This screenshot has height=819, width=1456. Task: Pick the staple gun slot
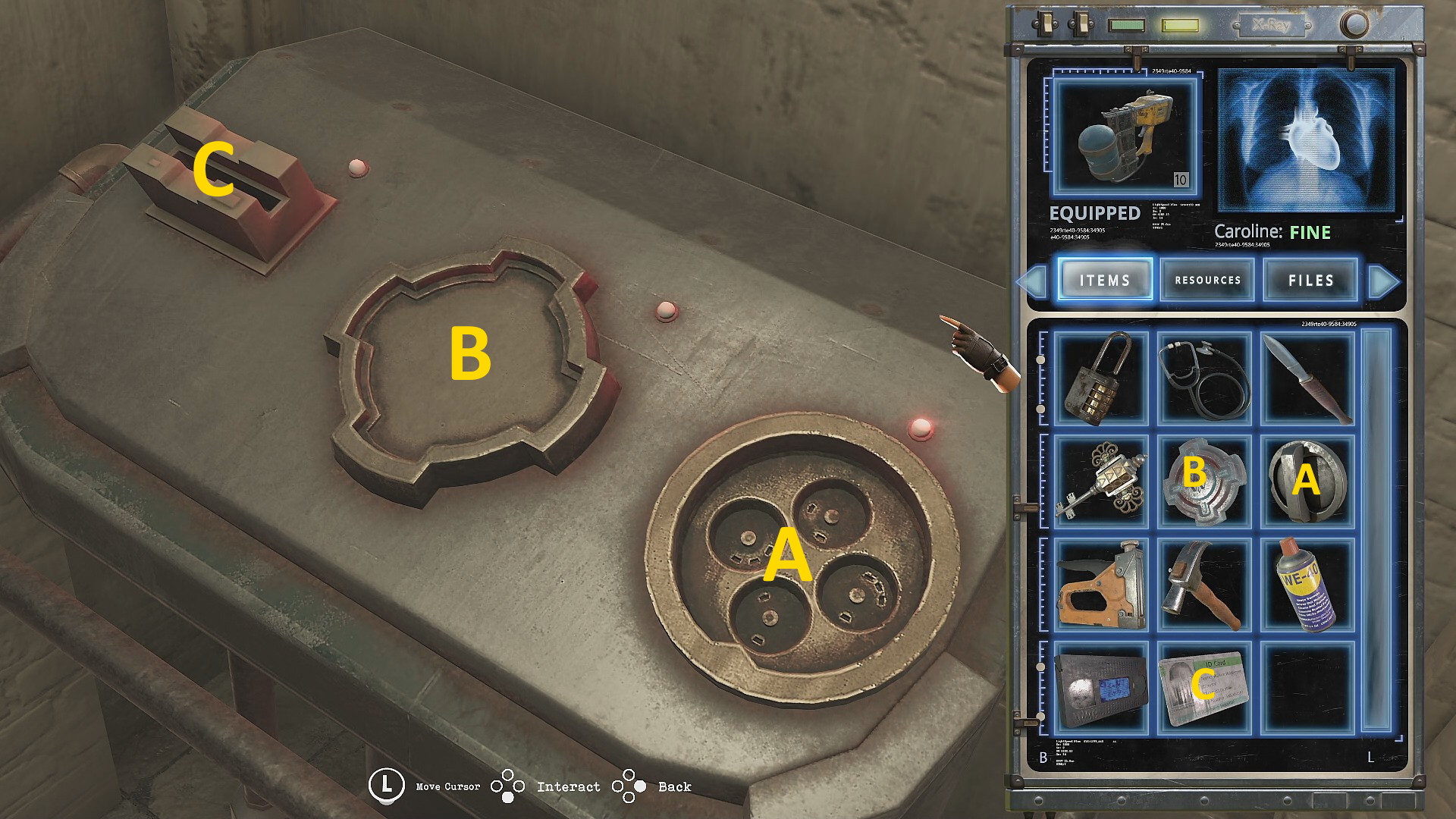pyautogui.click(x=1101, y=584)
